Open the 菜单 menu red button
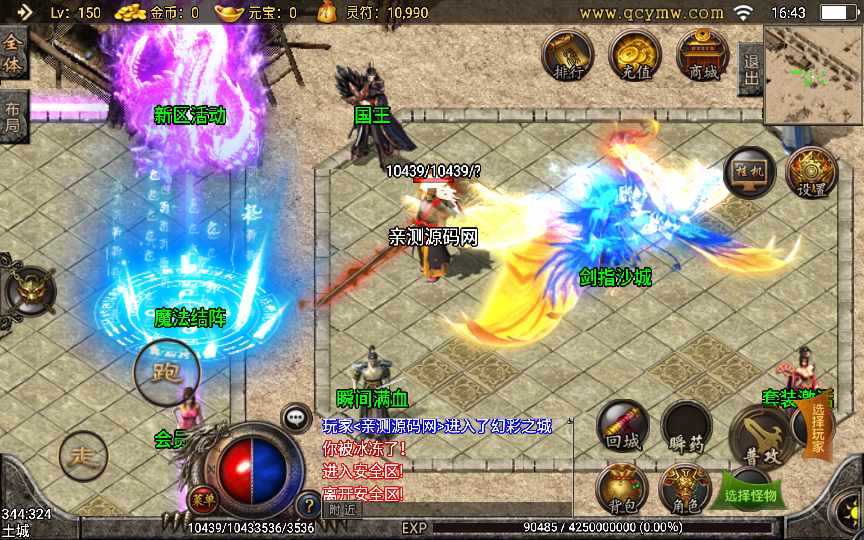Image resolution: width=864 pixels, height=540 pixels. [200, 499]
